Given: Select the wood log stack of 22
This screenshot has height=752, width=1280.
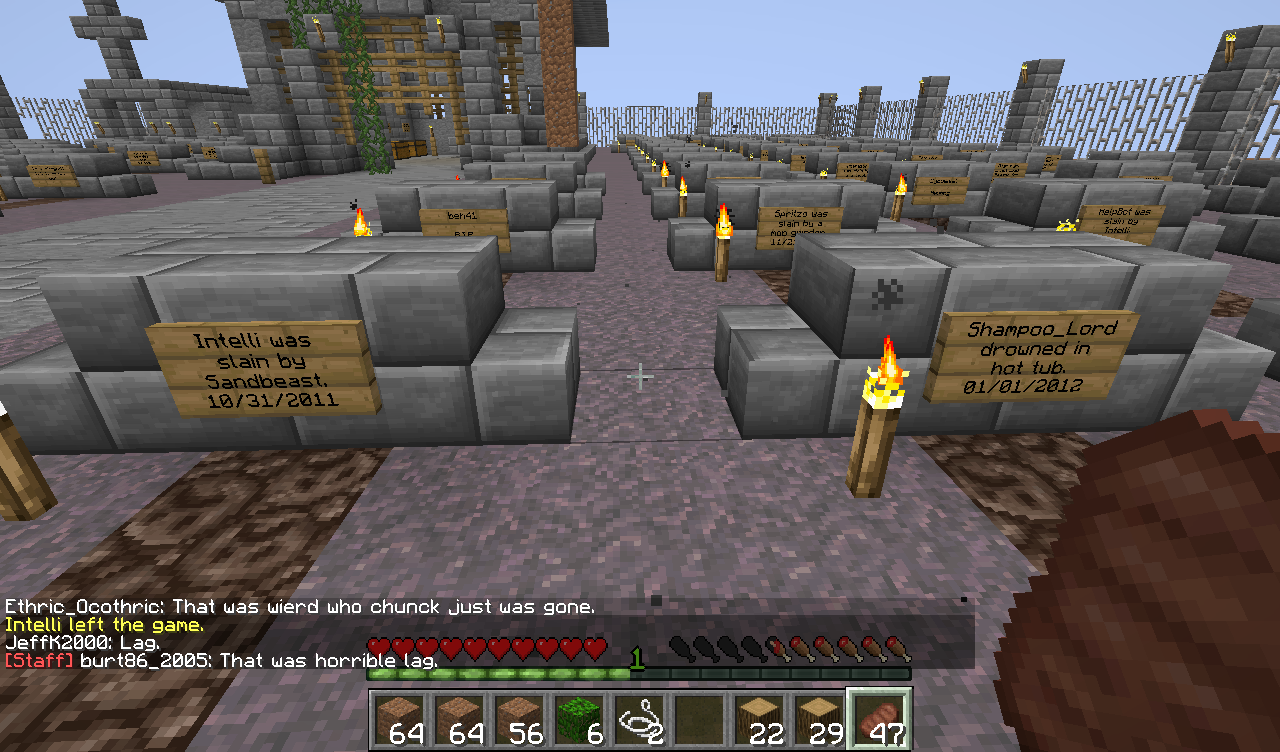Looking at the screenshot, I should [758, 718].
